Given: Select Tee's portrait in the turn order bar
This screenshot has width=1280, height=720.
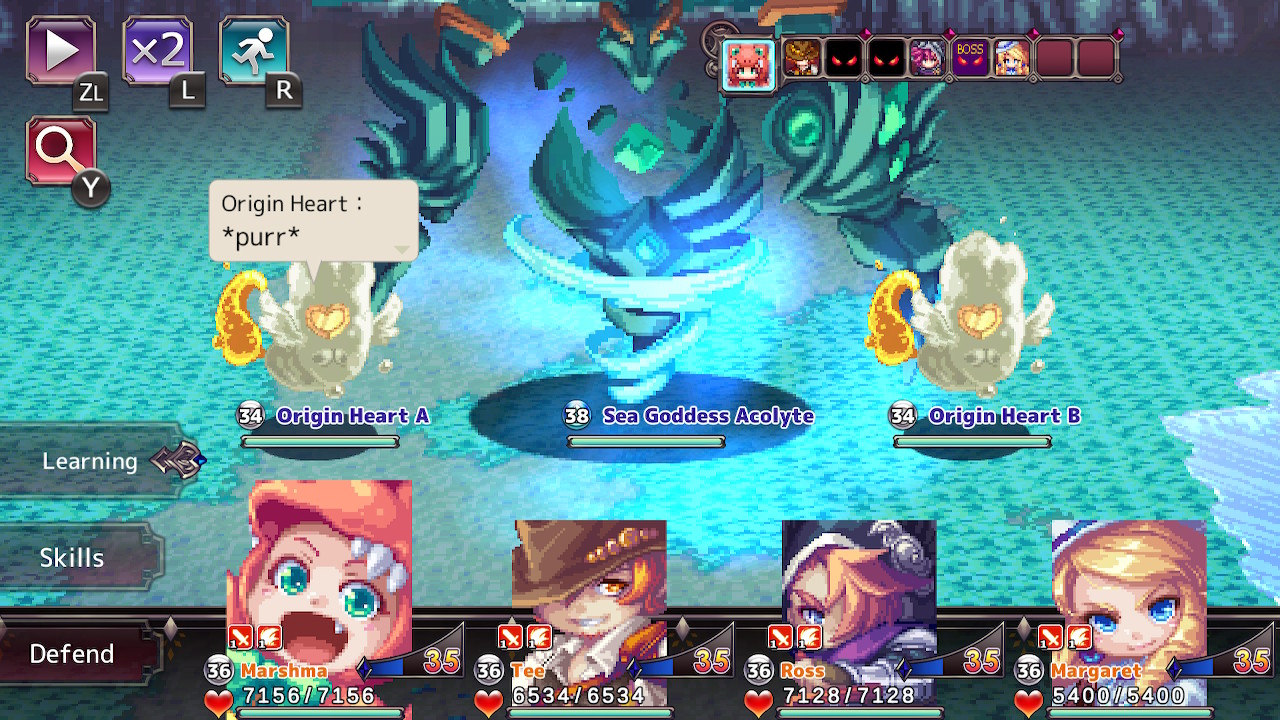Looking at the screenshot, I should [801, 58].
